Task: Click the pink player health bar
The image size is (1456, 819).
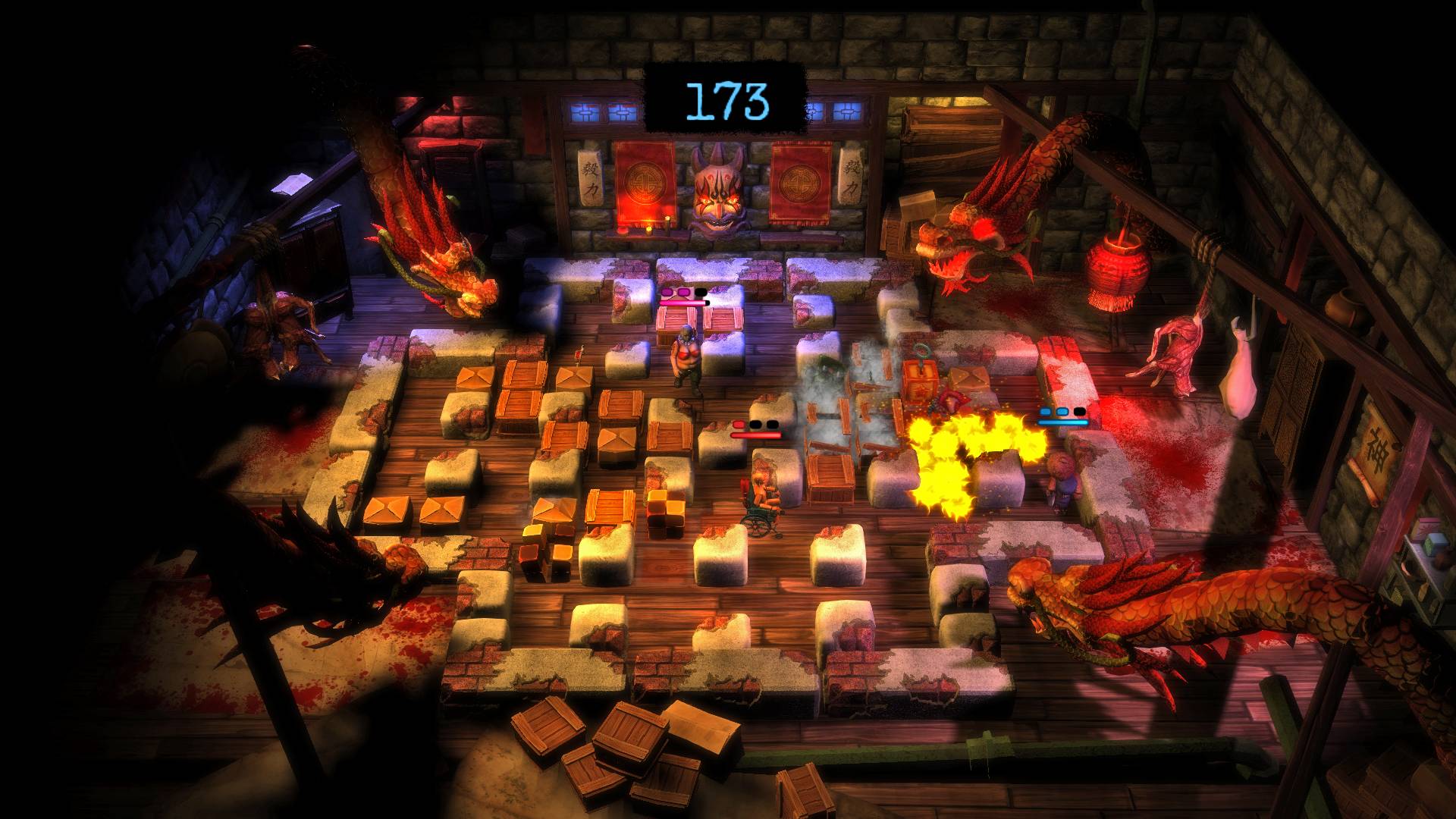Action: pyautogui.click(x=681, y=301)
